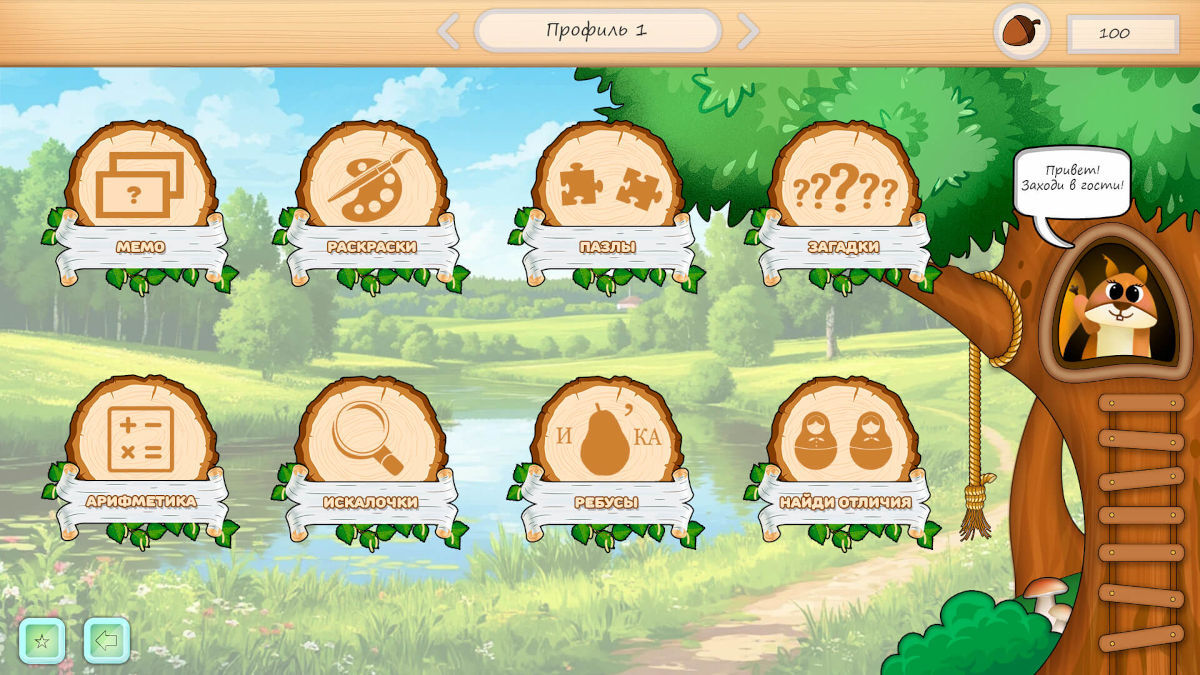
Task: Click the Профиль 1 name field
Action: coord(598,31)
